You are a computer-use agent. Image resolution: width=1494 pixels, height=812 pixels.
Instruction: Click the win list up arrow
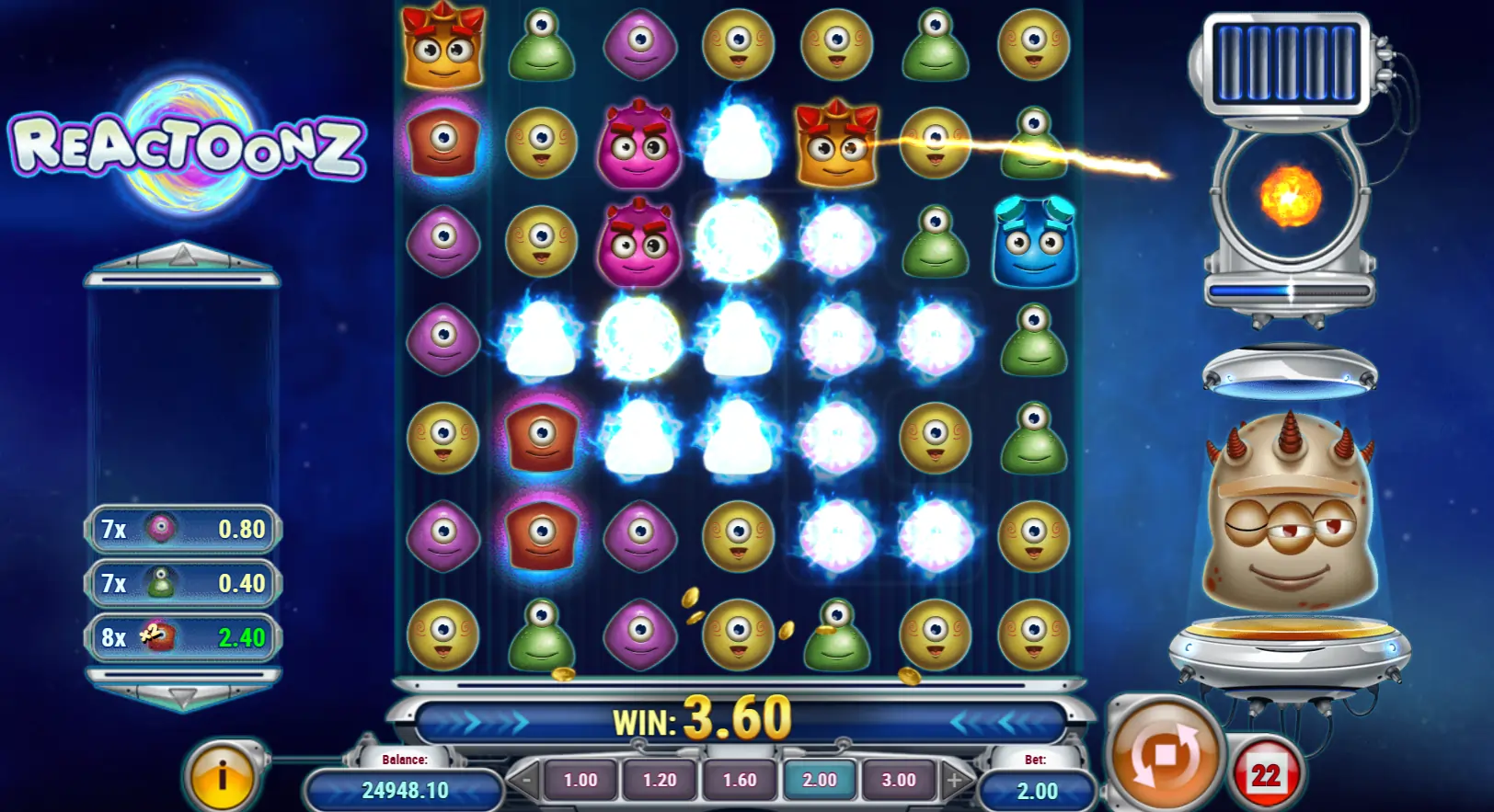pyautogui.click(x=182, y=255)
